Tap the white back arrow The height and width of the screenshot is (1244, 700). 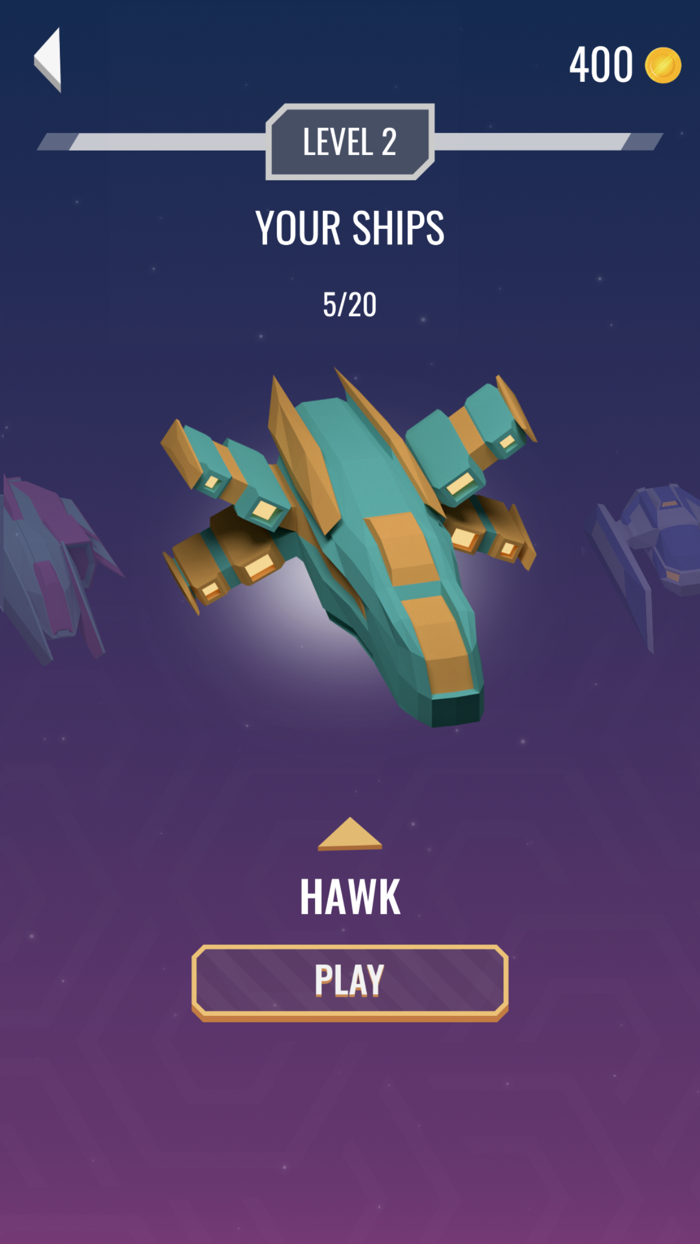48,59
